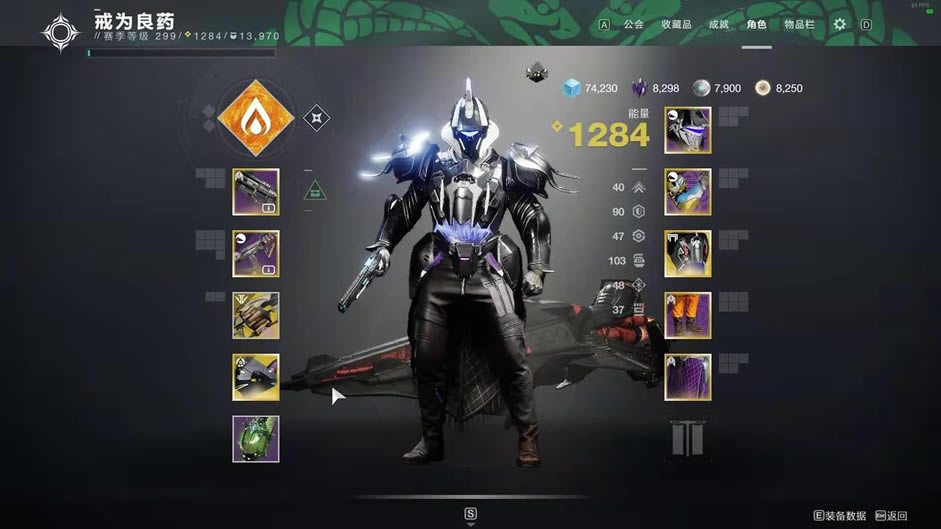Inspect the equipped helmet slot

tap(688, 130)
